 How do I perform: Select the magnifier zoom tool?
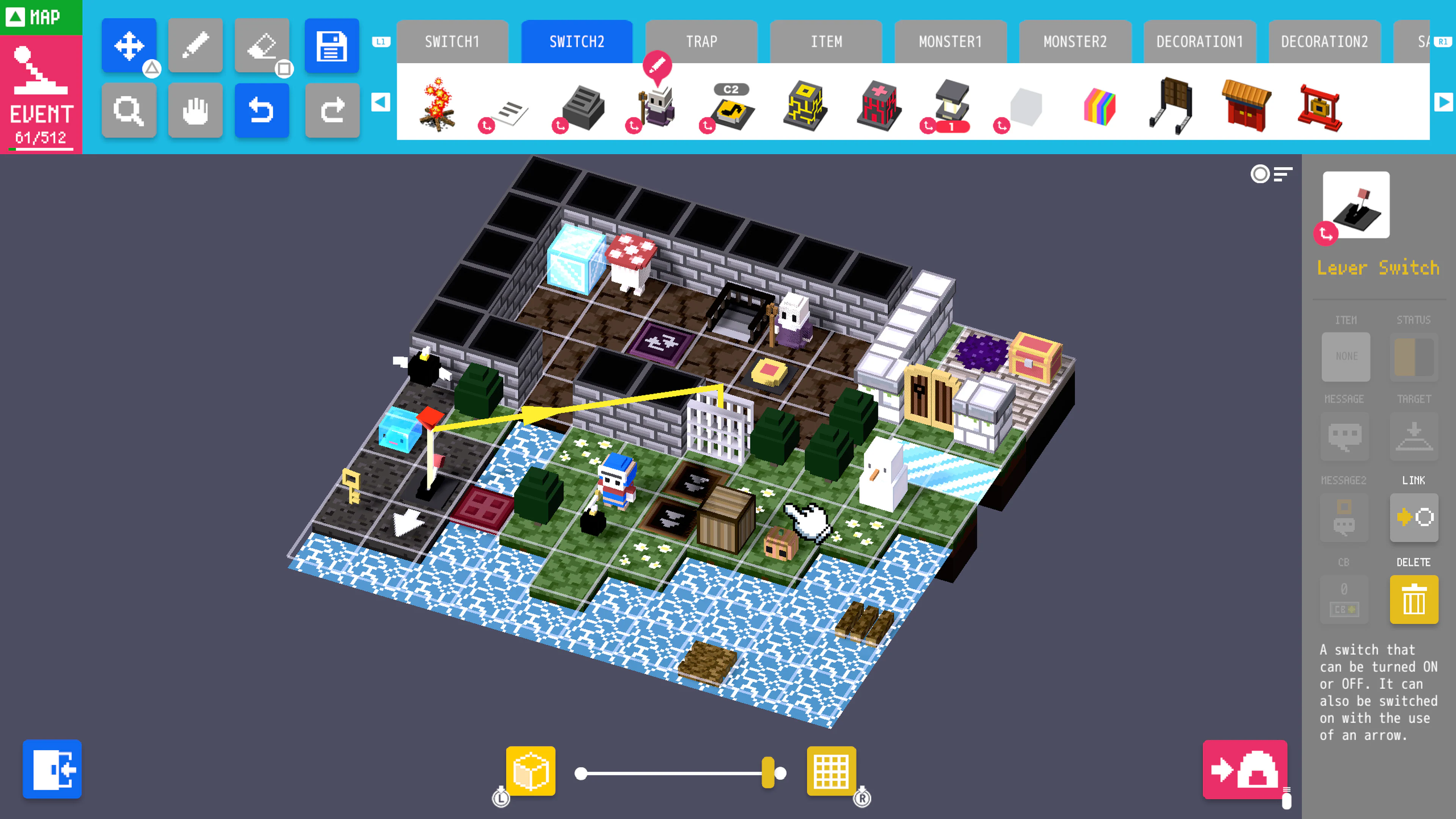pyautogui.click(x=129, y=110)
